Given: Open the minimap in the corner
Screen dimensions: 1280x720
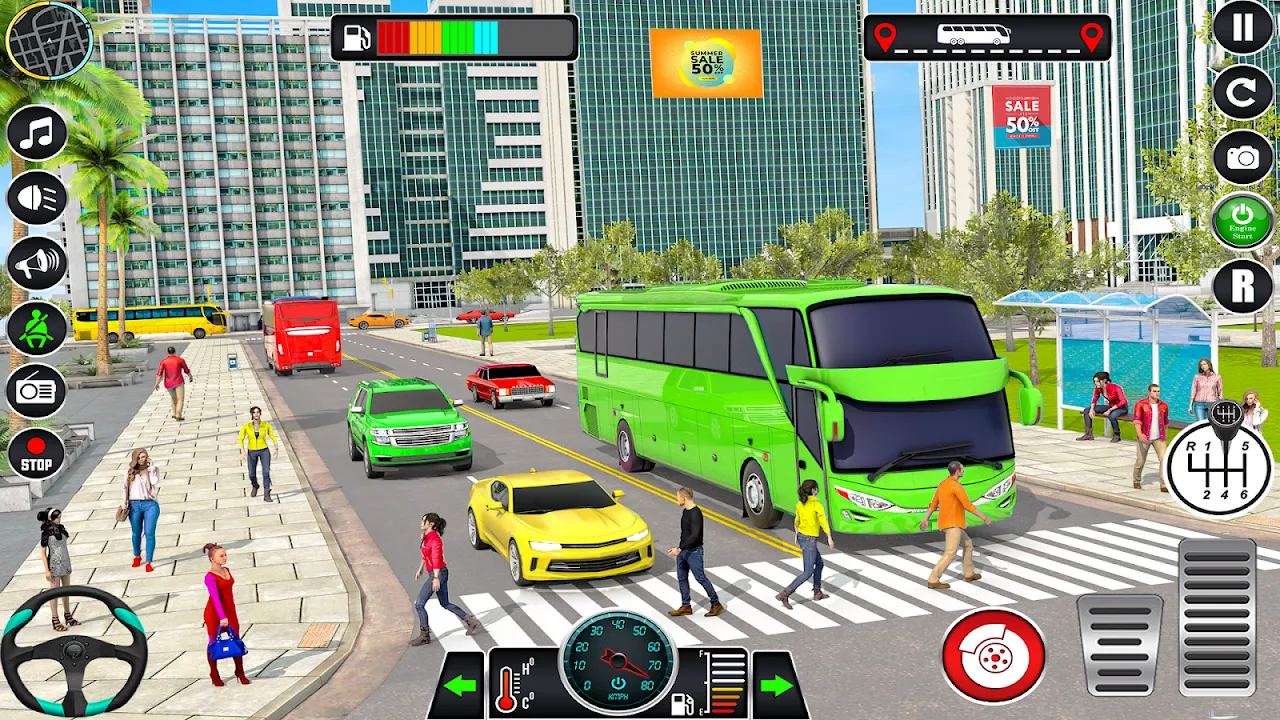Looking at the screenshot, I should (x=48, y=39).
